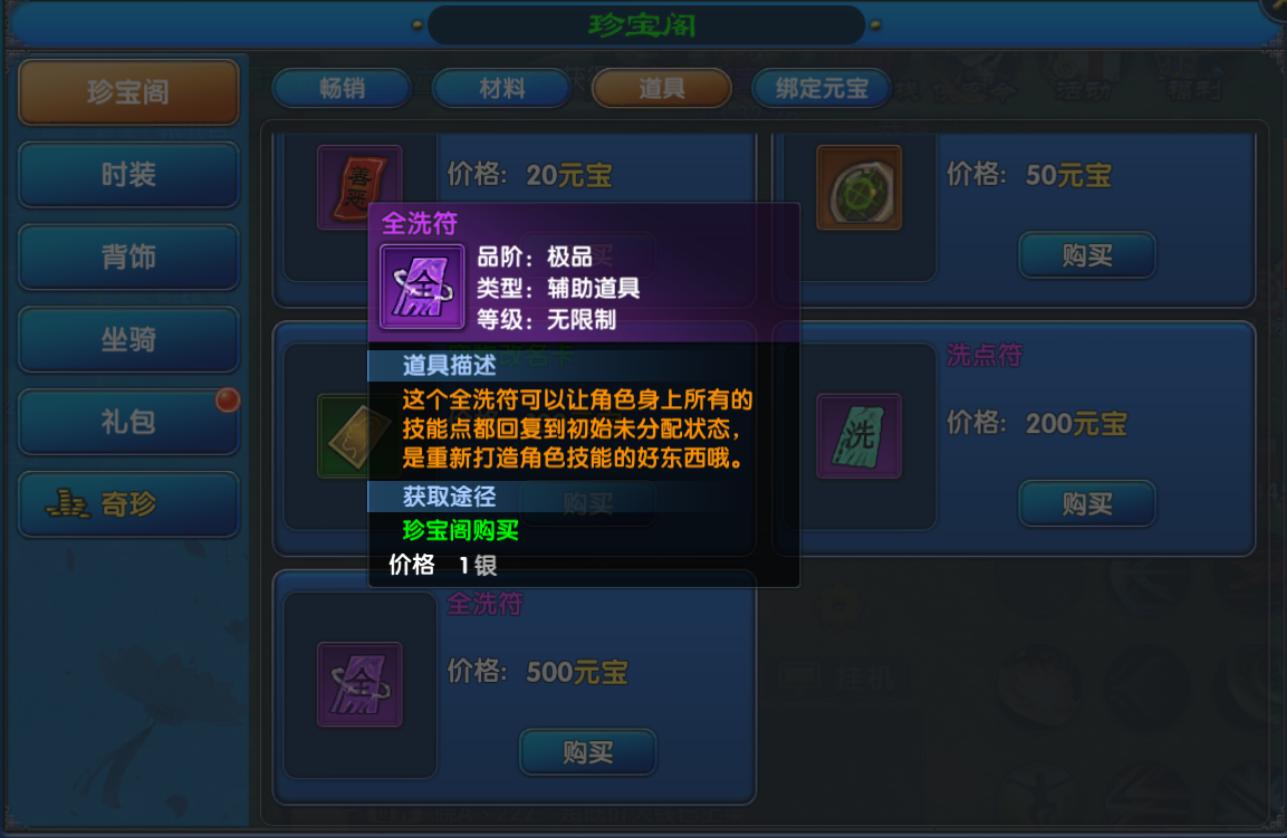Select the red talisman item icon
Viewport: 1287px width, 838px height.
click(x=358, y=185)
